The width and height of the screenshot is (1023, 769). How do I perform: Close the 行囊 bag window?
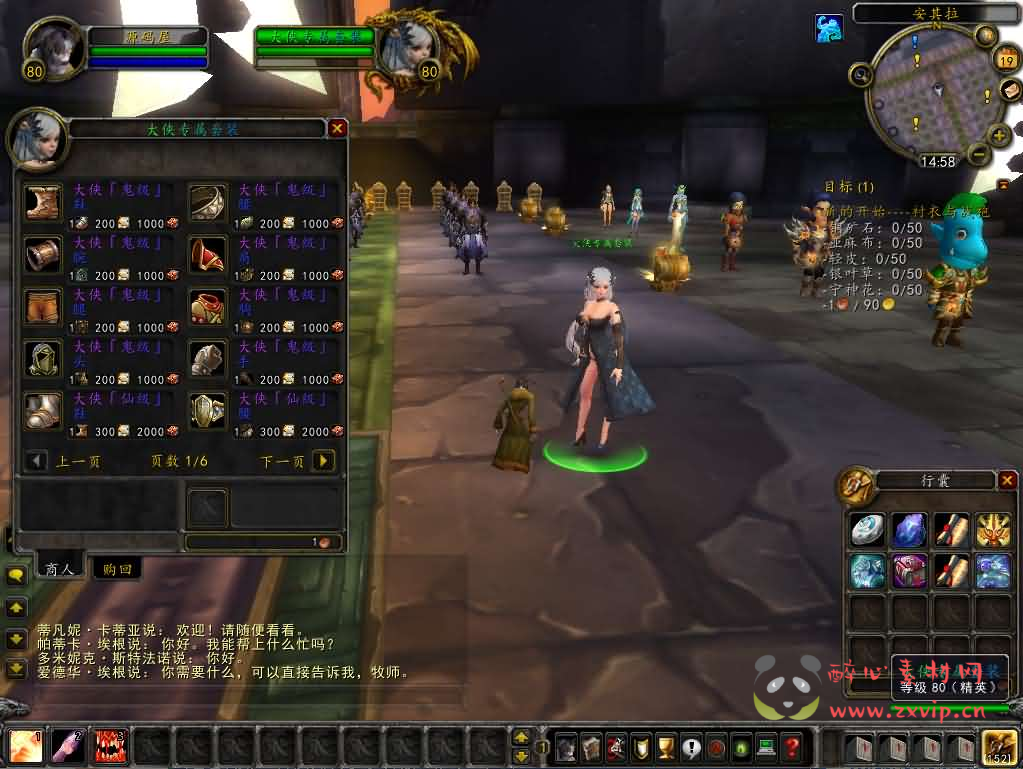tap(1006, 481)
